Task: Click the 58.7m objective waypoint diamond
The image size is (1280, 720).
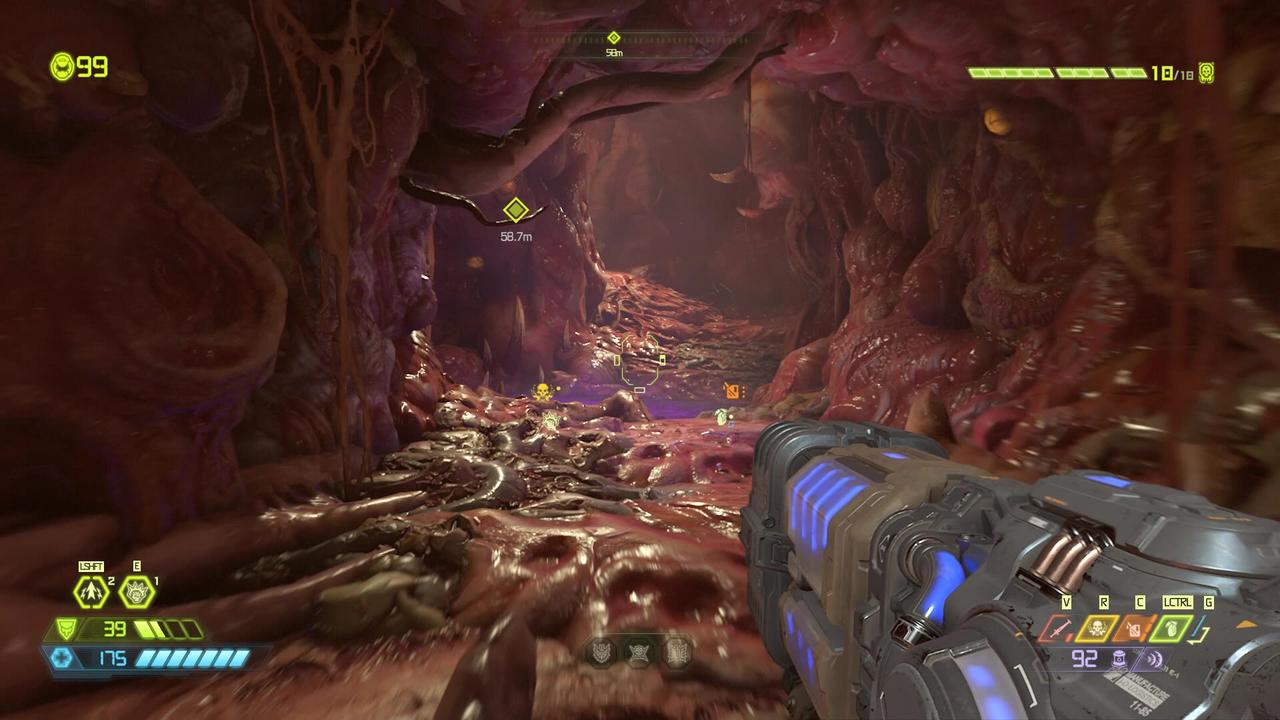Action: 514,212
